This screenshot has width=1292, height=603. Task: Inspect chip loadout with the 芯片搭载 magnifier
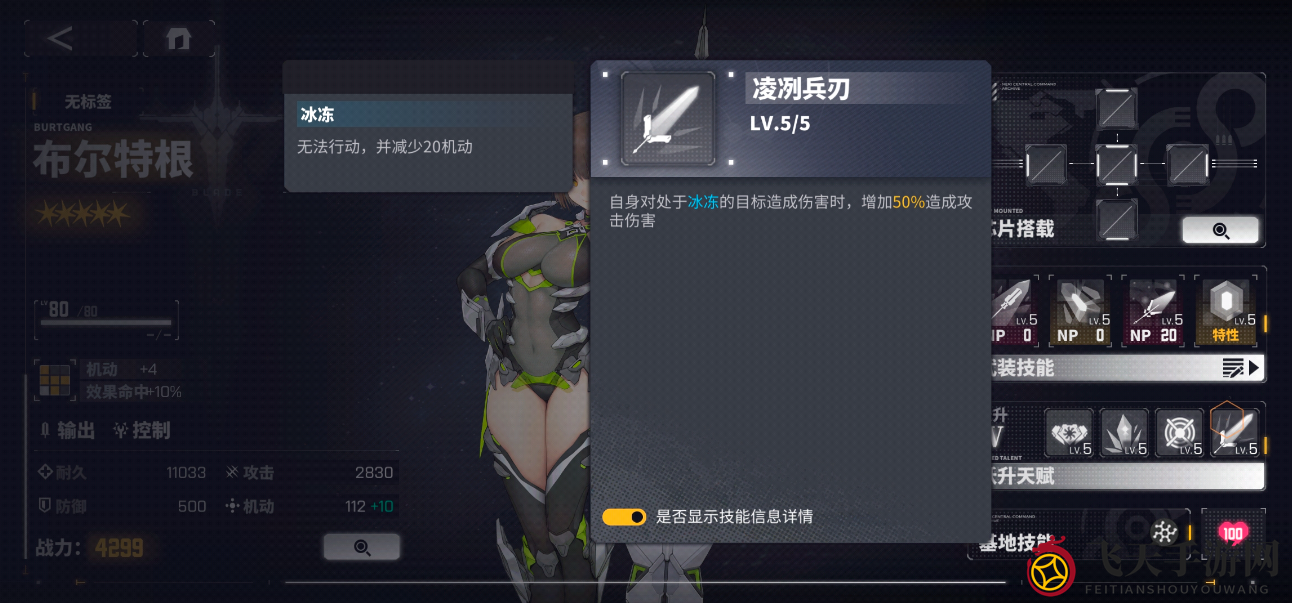click(x=1220, y=230)
